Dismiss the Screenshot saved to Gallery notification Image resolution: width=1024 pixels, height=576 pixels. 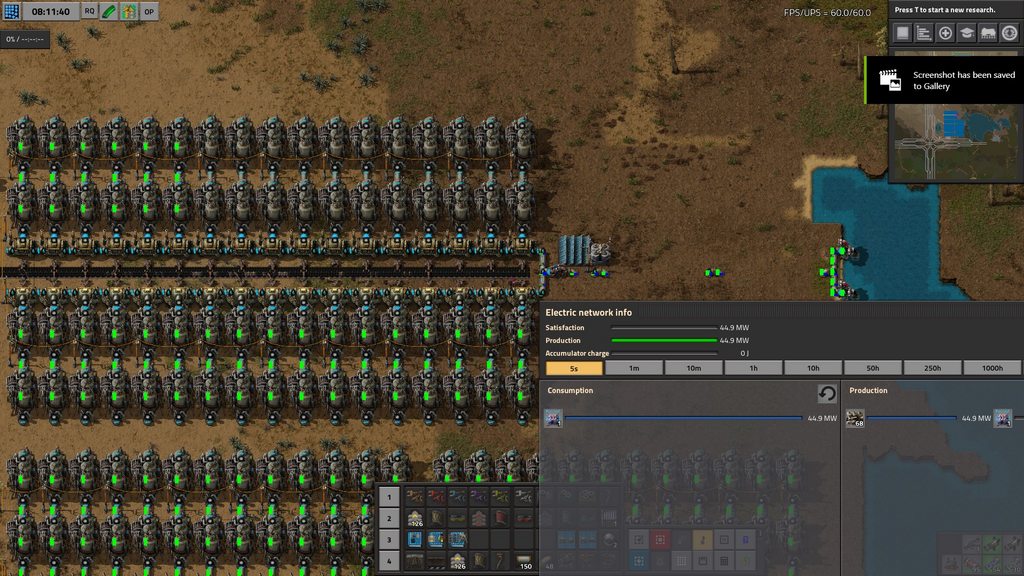(x=943, y=80)
